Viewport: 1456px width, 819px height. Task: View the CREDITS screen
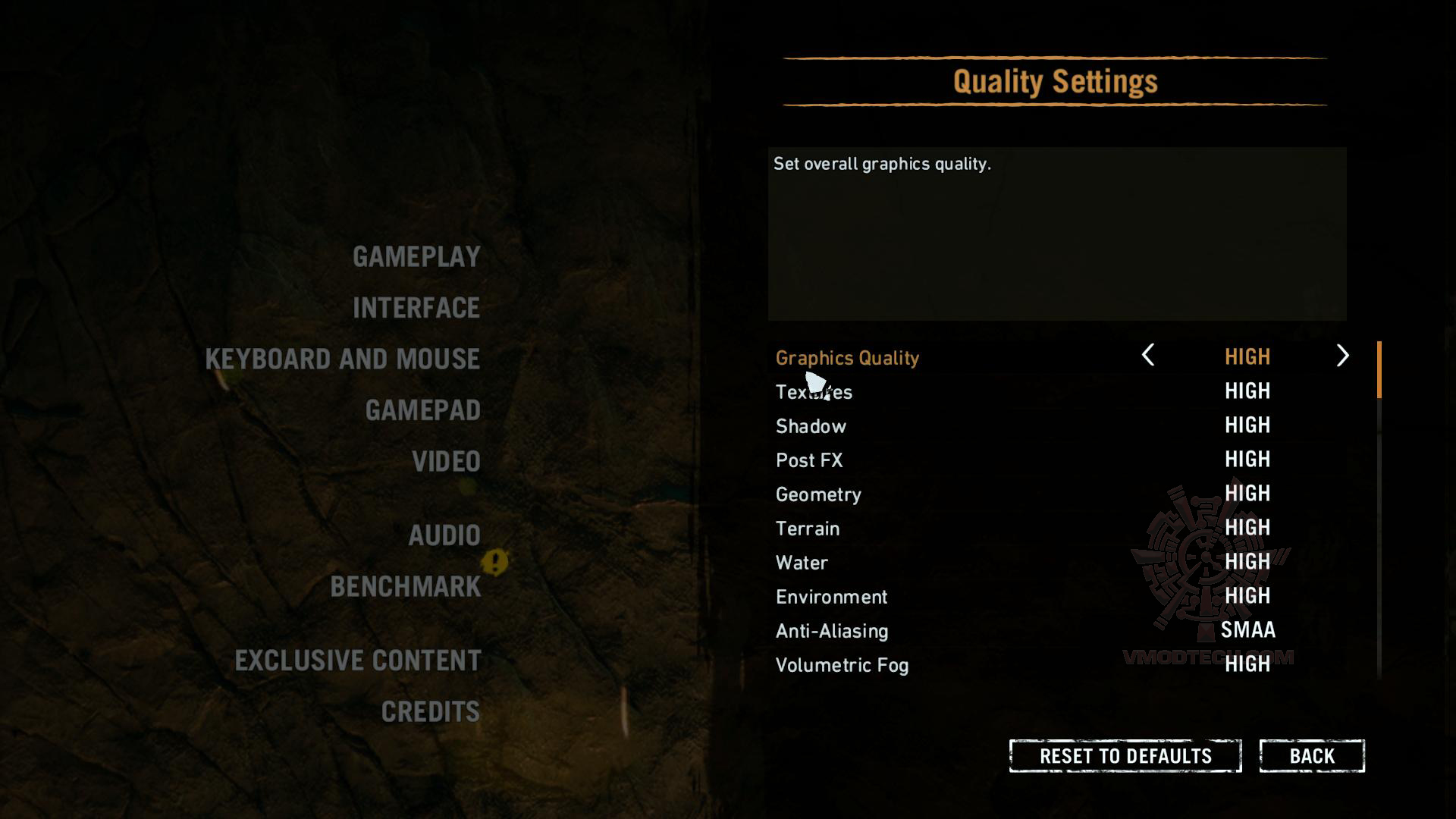[x=429, y=711]
